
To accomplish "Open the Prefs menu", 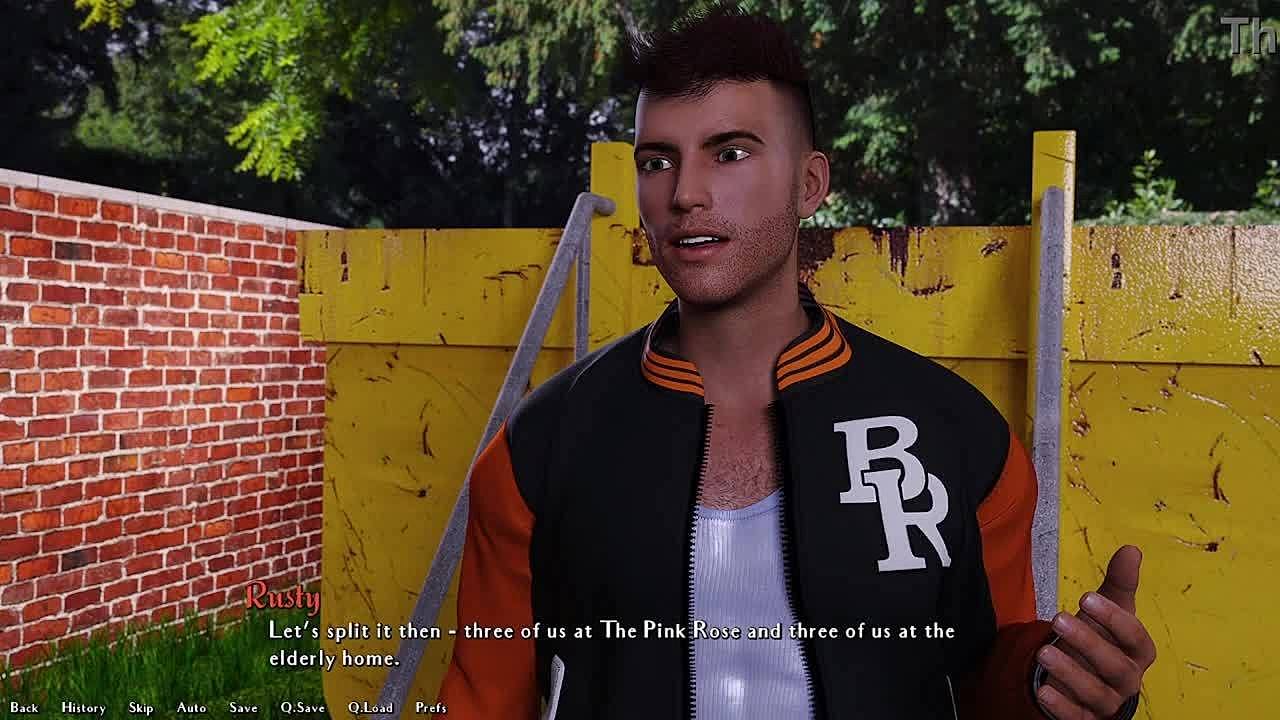I will [431, 708].
